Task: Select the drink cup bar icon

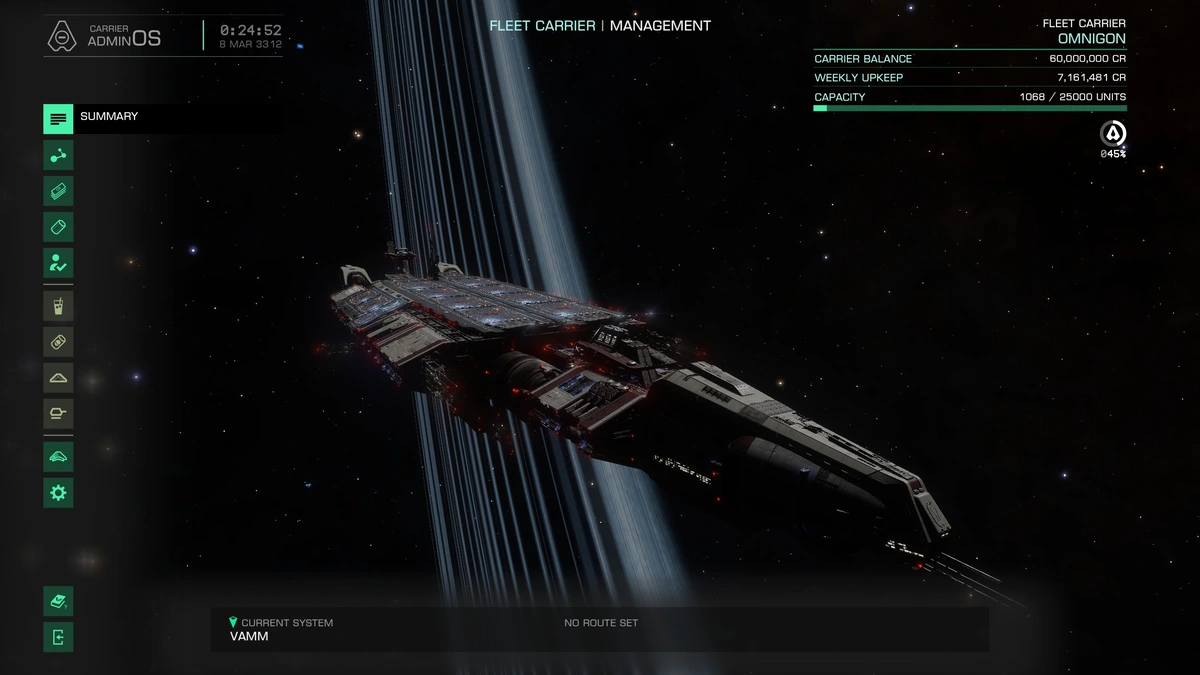Action: click(58, 306)
